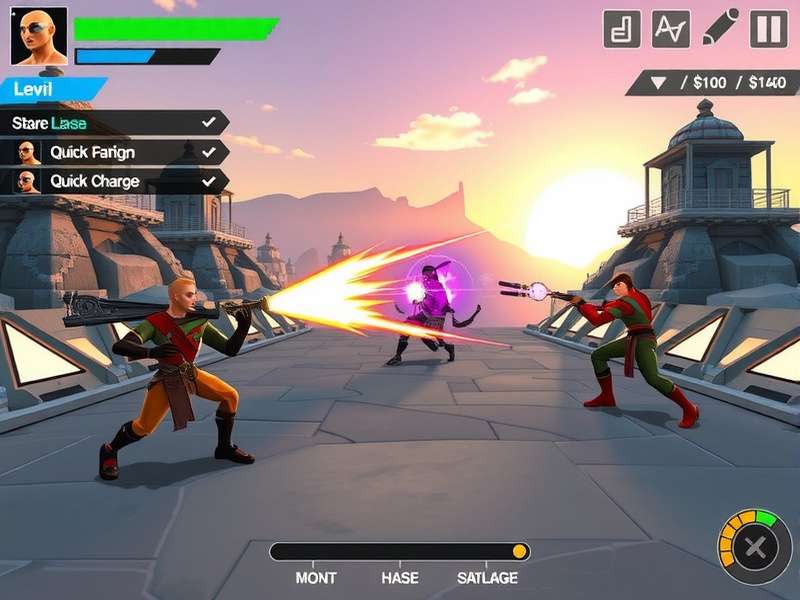The width and height of the screenshot is (800, 600).
Task: Tap the pencil edit icon
Action: (720, 28)
